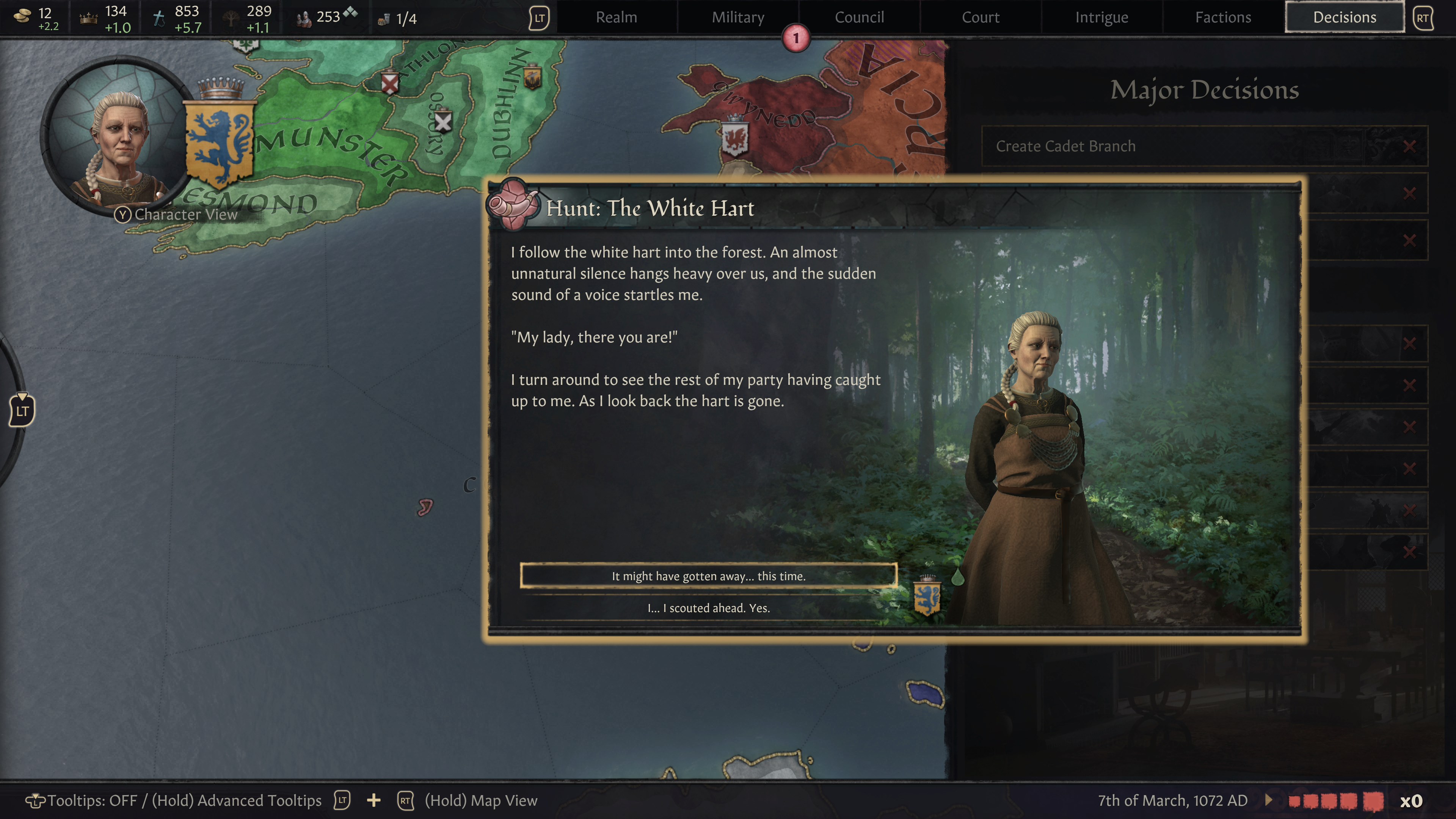Choose "It might have gotten away... this time."
The image size is (1456, 819).
(x=709, y=576)
